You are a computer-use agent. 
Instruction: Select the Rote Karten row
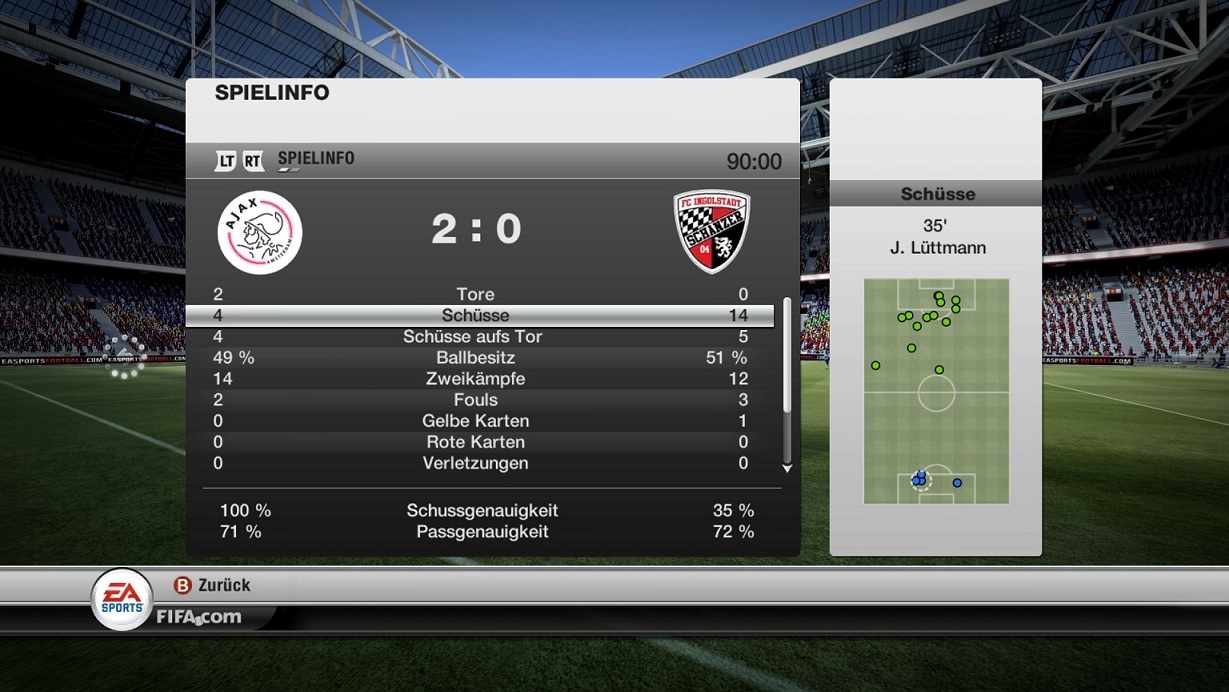point(475,442)
